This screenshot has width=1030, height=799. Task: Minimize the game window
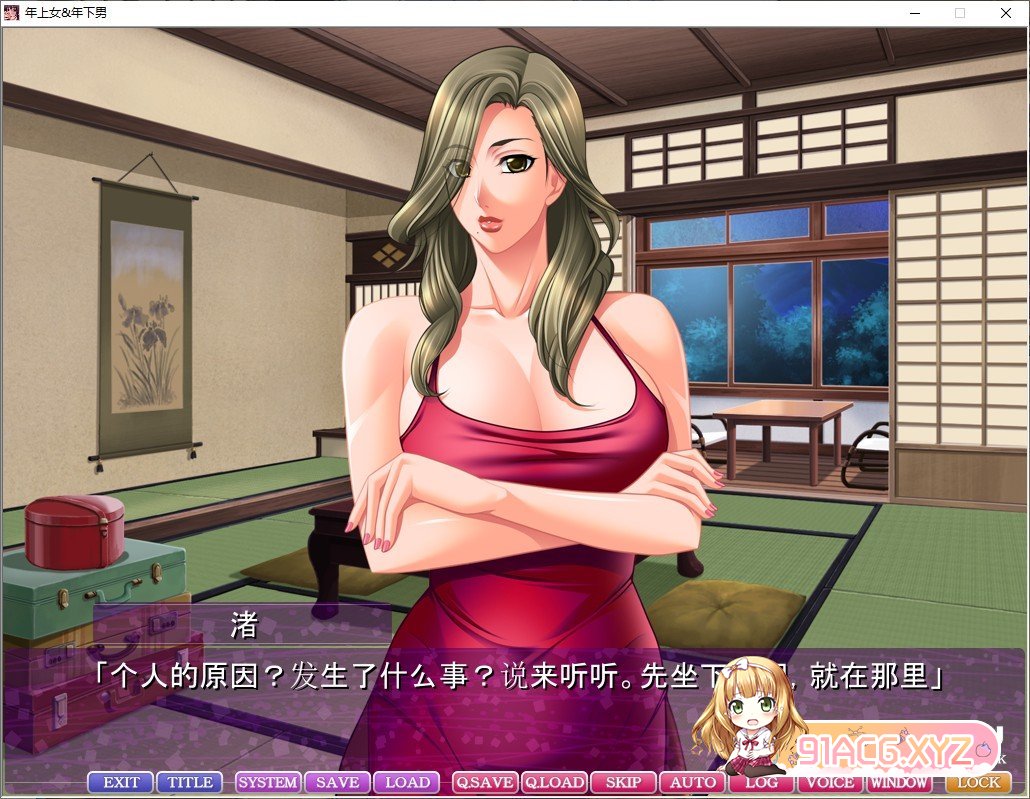(914, 13)
